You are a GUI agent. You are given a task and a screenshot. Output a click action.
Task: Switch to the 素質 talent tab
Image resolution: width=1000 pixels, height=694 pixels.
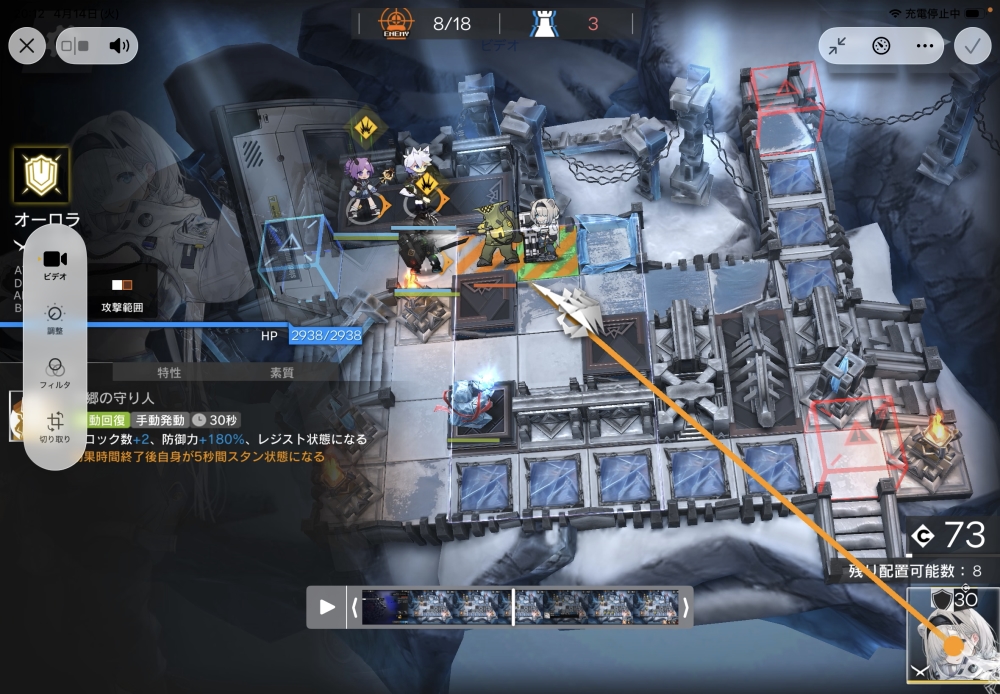(x=282, y=373)
